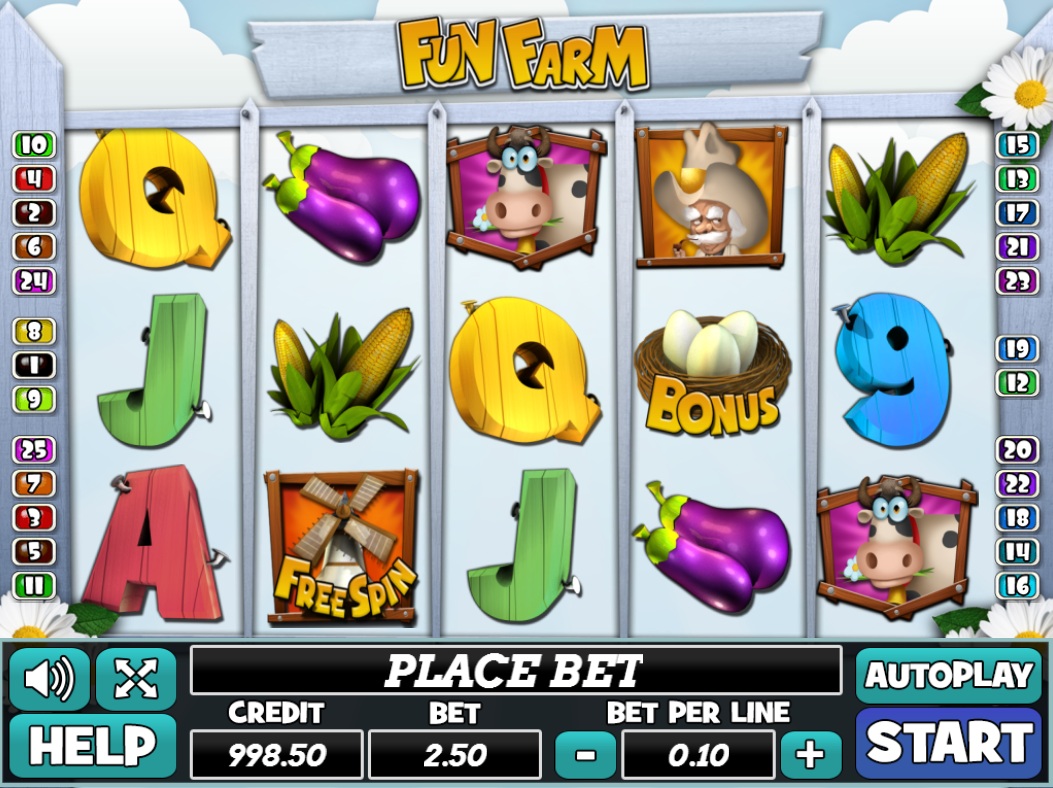The image size is (1053, 788).
Task: Decrease bet per line with minus button
Action: [582, 754]
